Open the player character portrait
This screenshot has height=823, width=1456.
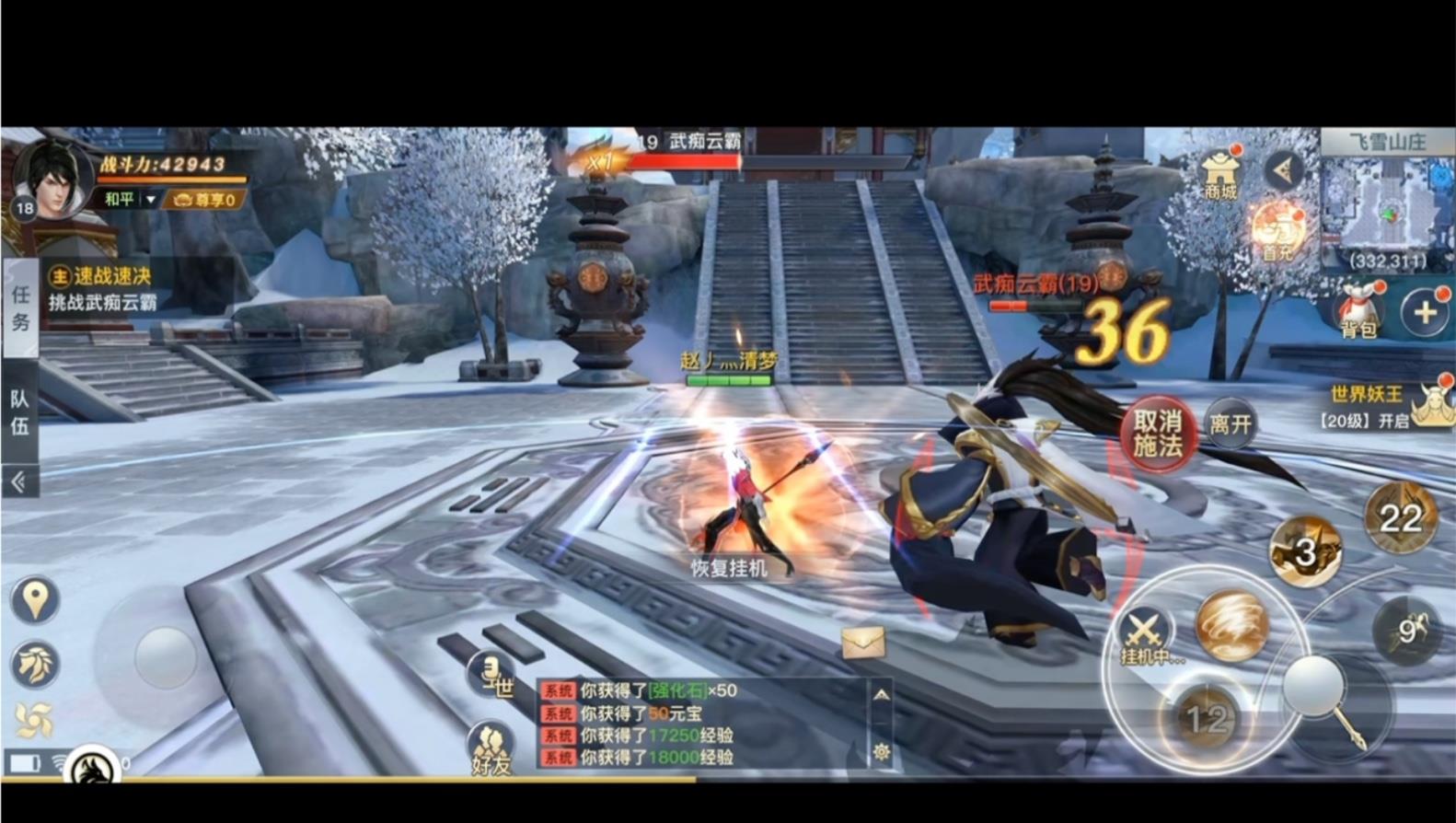click(53, 179)
